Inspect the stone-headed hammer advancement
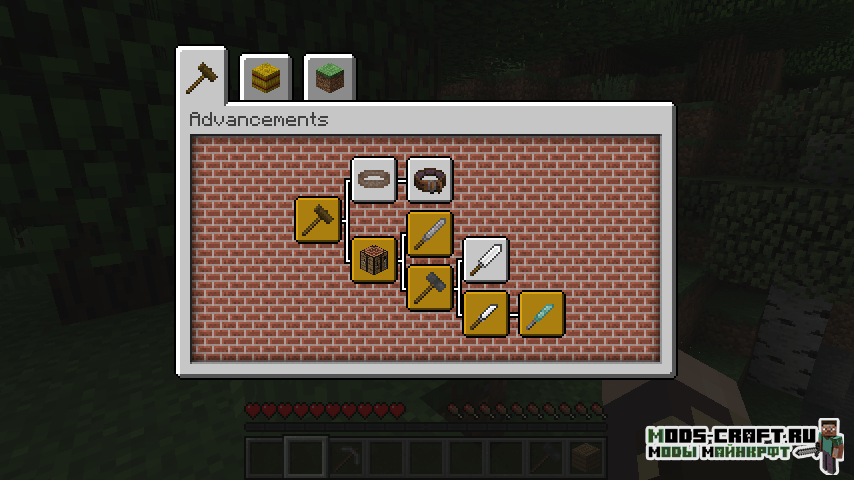The image size is (854, 480). click(430, 286)
